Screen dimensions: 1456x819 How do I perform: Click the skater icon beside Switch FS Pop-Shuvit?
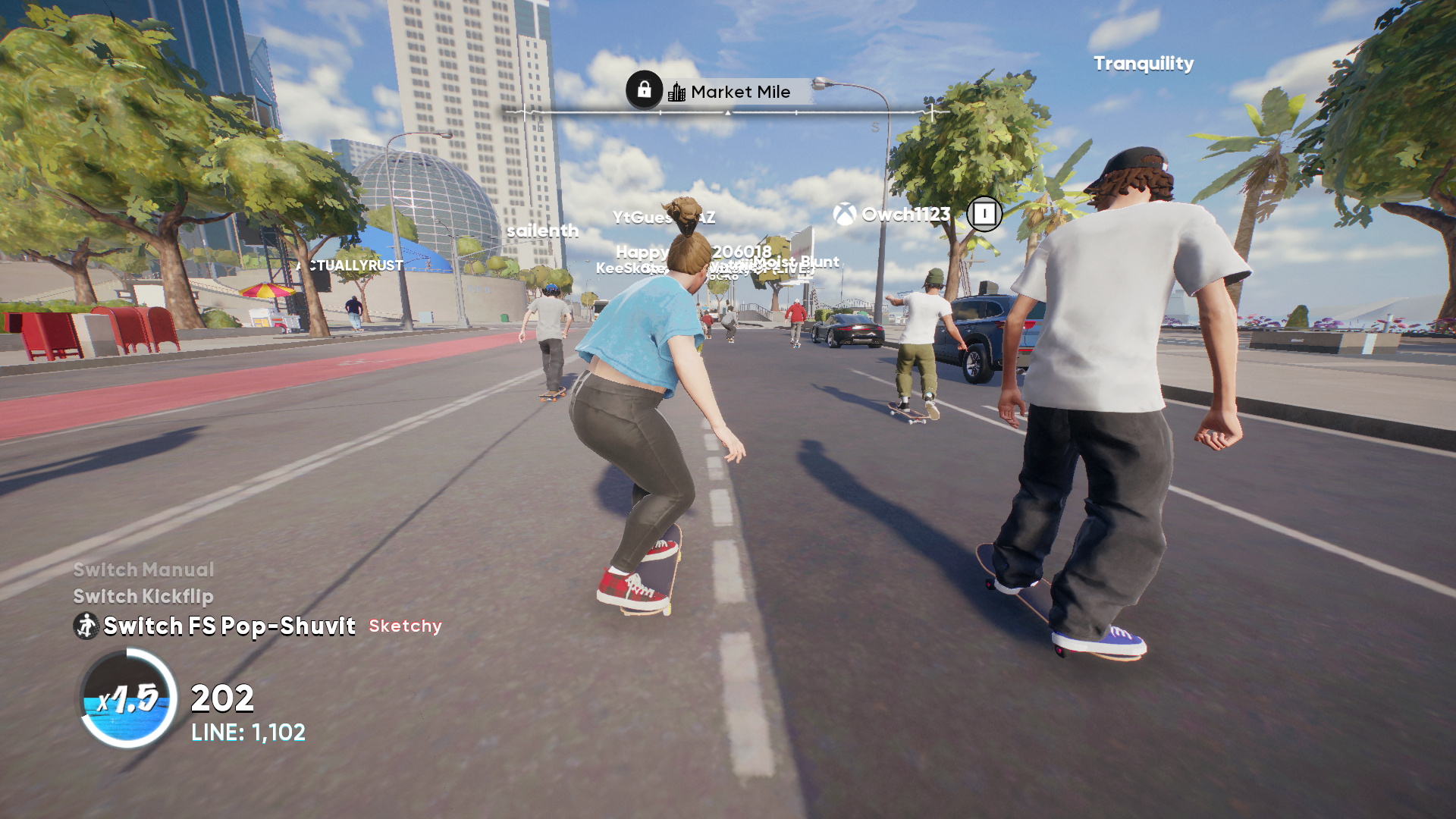[x=86, y=626]
